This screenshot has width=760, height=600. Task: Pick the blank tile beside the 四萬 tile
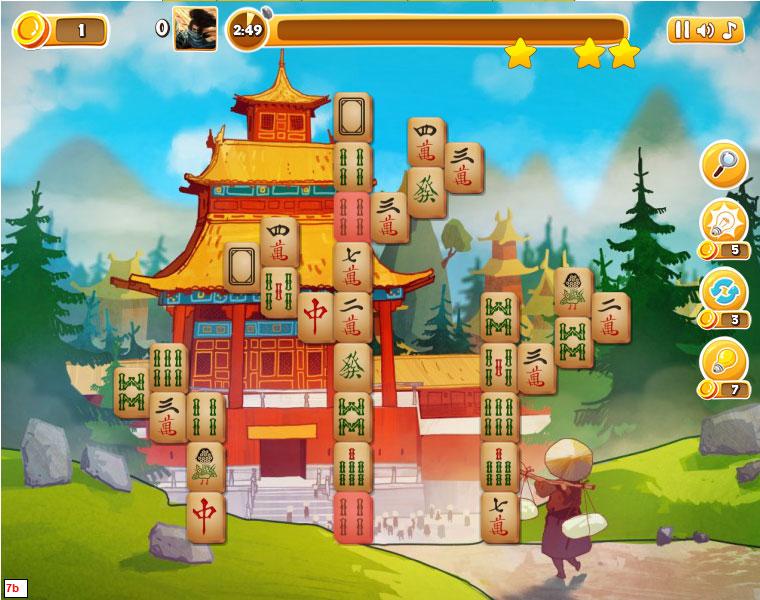tap(243, 266)
